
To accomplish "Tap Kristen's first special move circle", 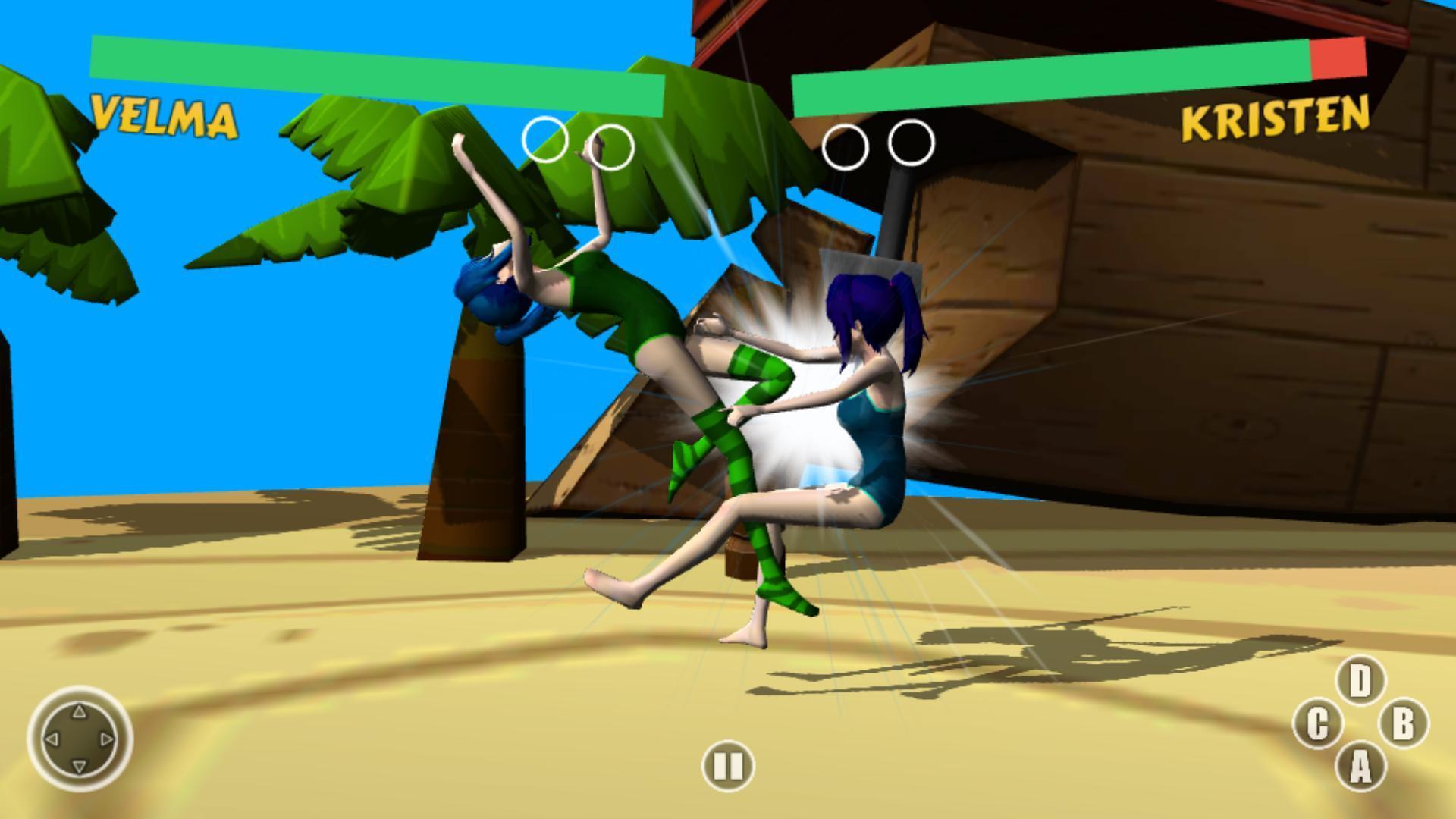I will click(847, 146).
